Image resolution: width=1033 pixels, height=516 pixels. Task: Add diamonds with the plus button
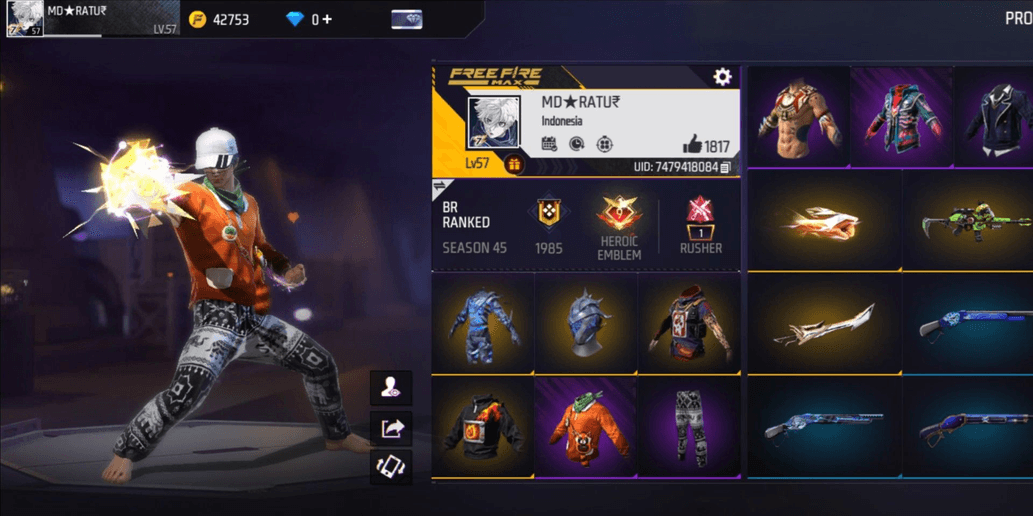pos(327,19)
